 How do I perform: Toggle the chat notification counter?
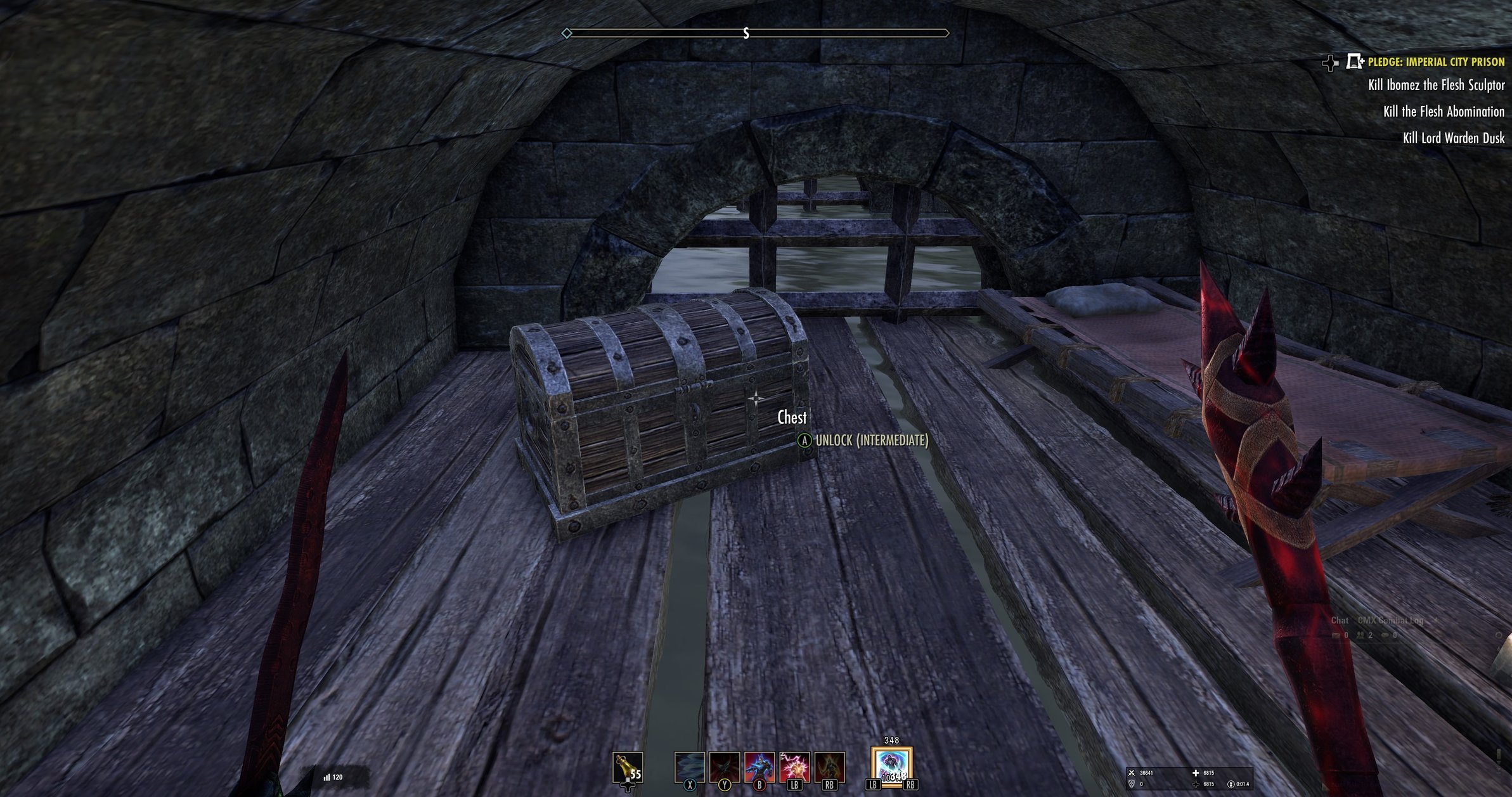click(x=1339, y=635)
